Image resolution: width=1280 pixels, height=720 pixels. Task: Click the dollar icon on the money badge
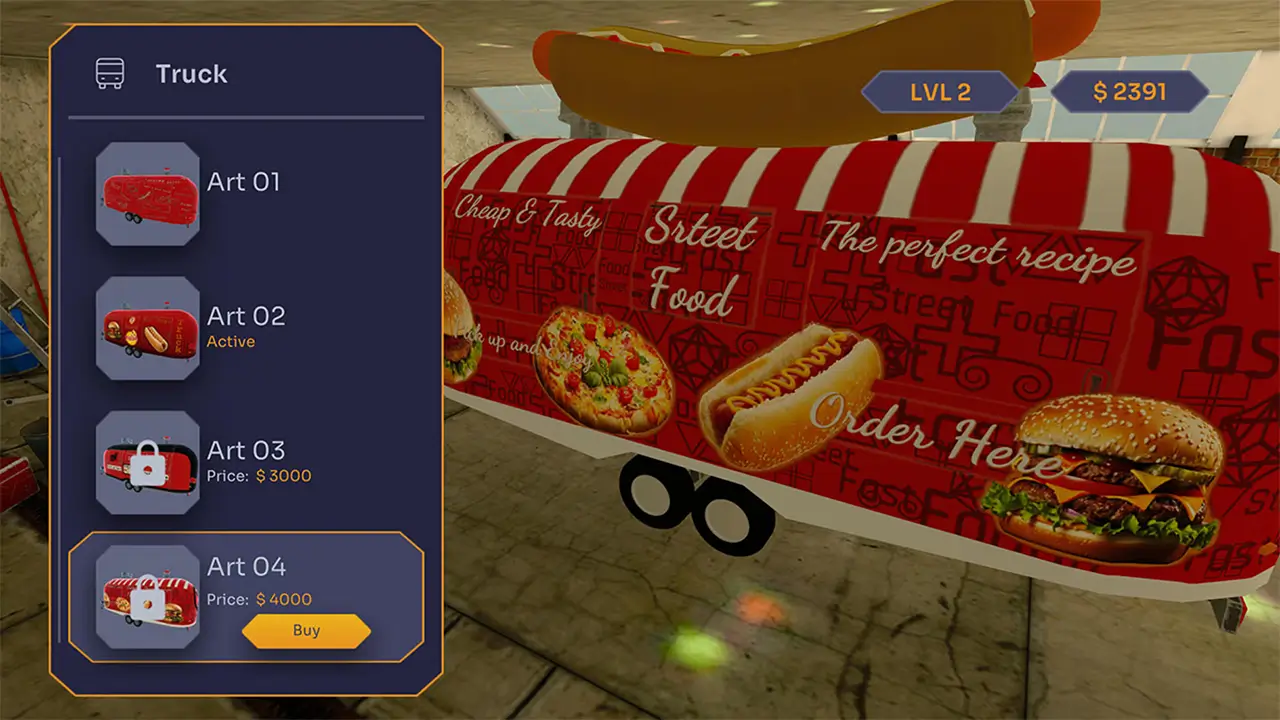tap(1100, 92)
